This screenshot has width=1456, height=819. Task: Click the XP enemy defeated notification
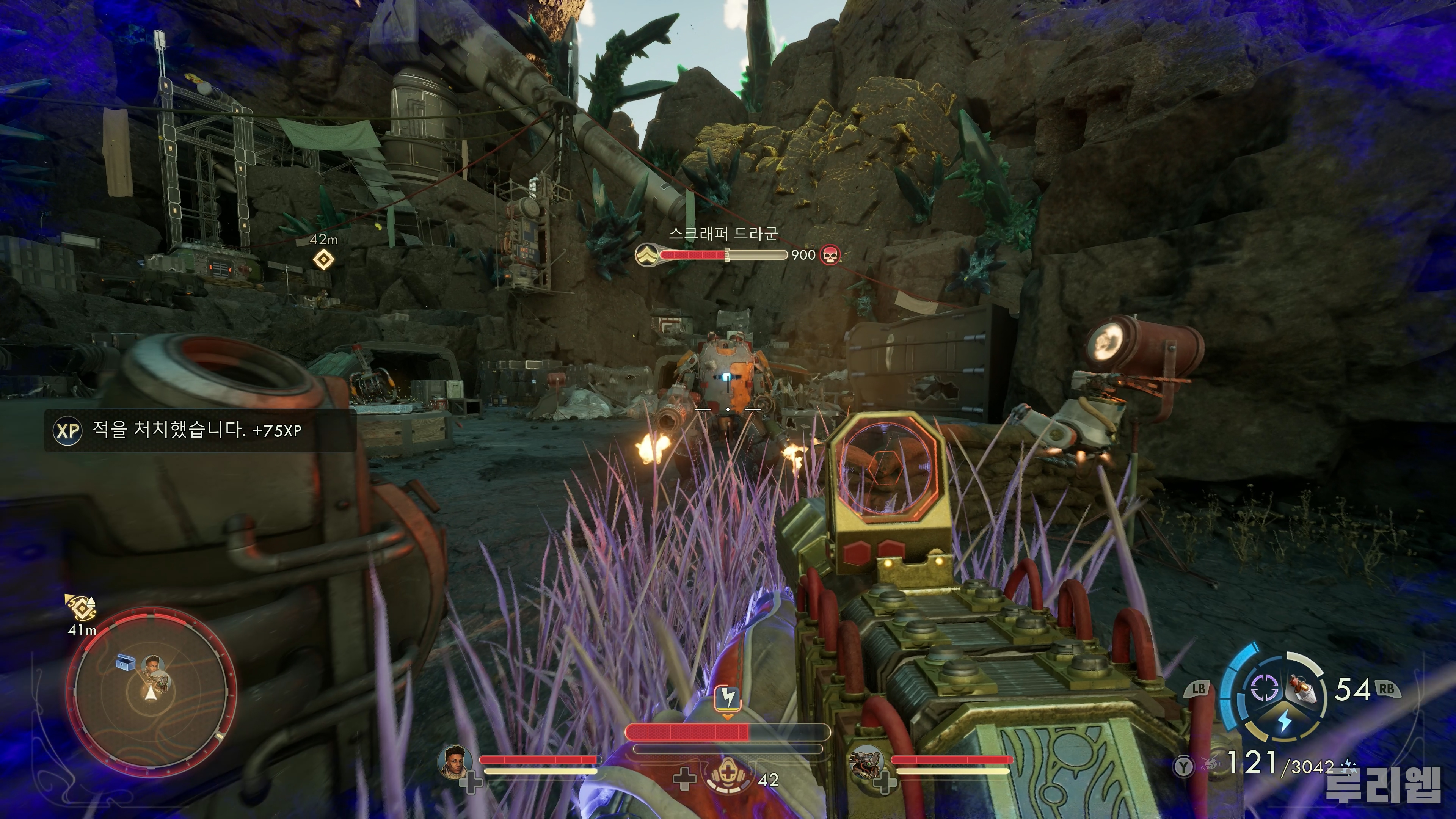point(200,431)
